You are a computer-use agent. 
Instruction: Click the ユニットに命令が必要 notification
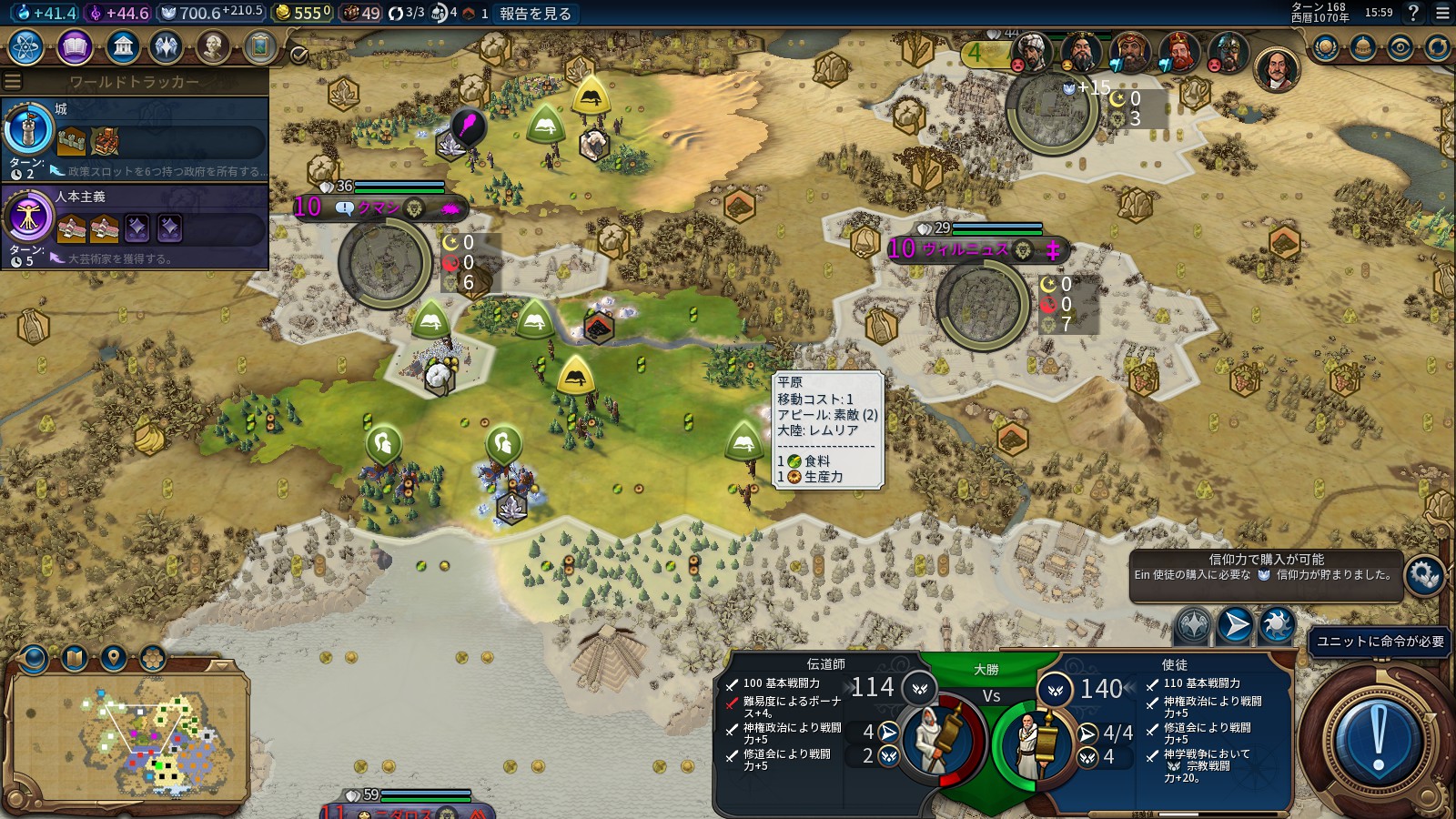[1379, 642]
